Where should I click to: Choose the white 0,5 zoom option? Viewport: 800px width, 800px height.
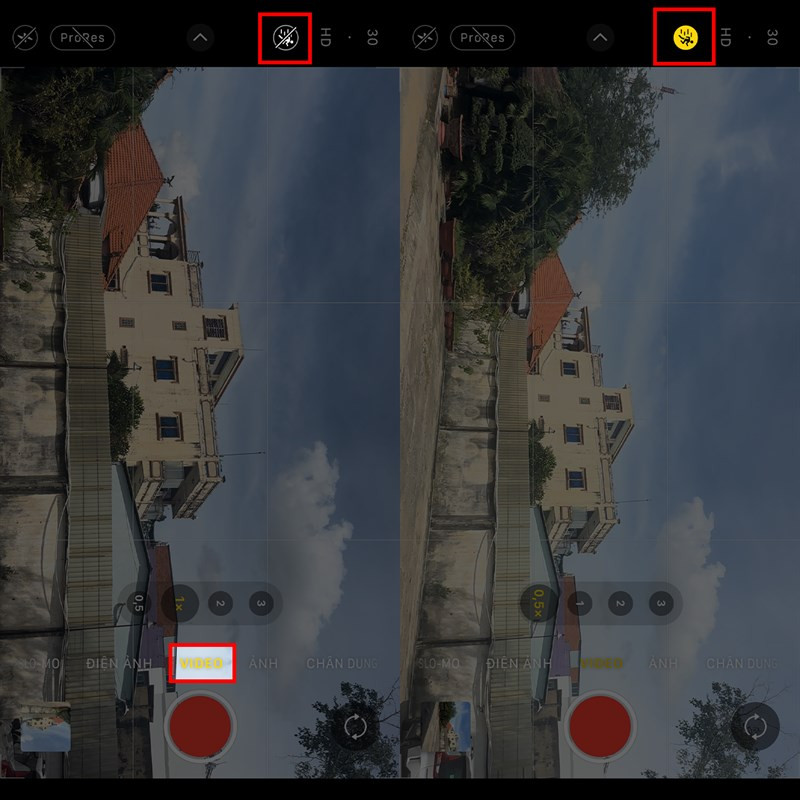click(x=138, y=604)
